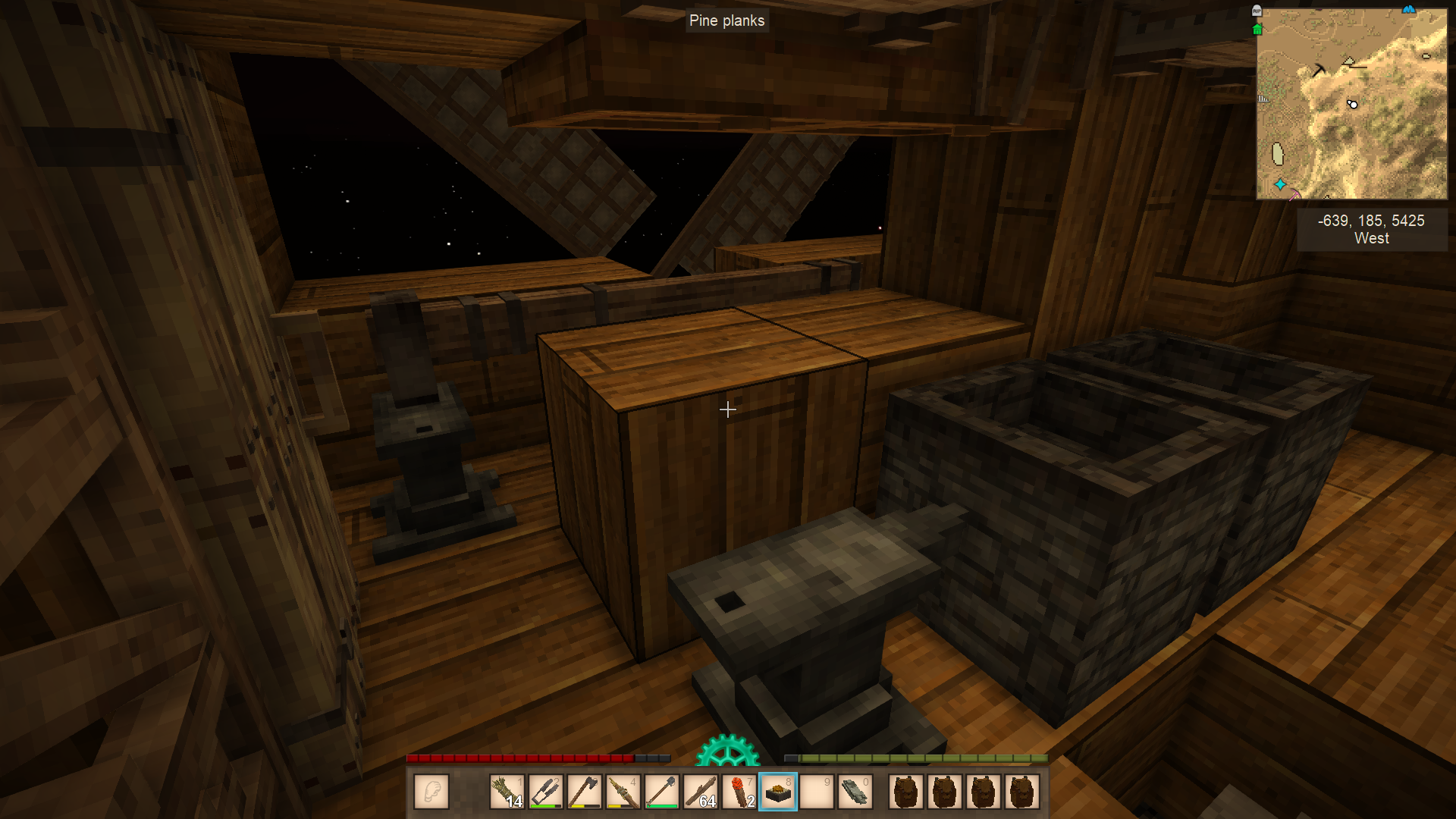Equip the shovel from the hotbar
The width and height of the screenshot is (1456, 819).
(661, 792)
